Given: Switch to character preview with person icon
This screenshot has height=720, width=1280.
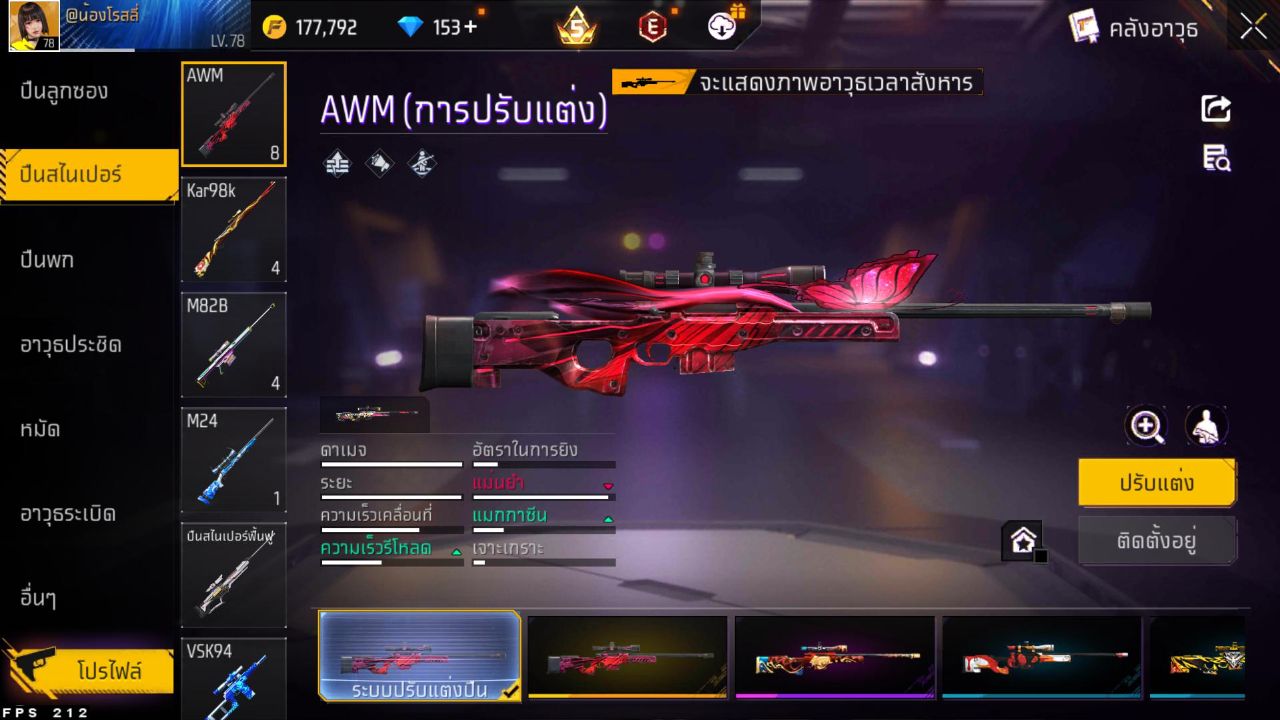Looking at the screenshot, I should click(x=1206, y=426).
